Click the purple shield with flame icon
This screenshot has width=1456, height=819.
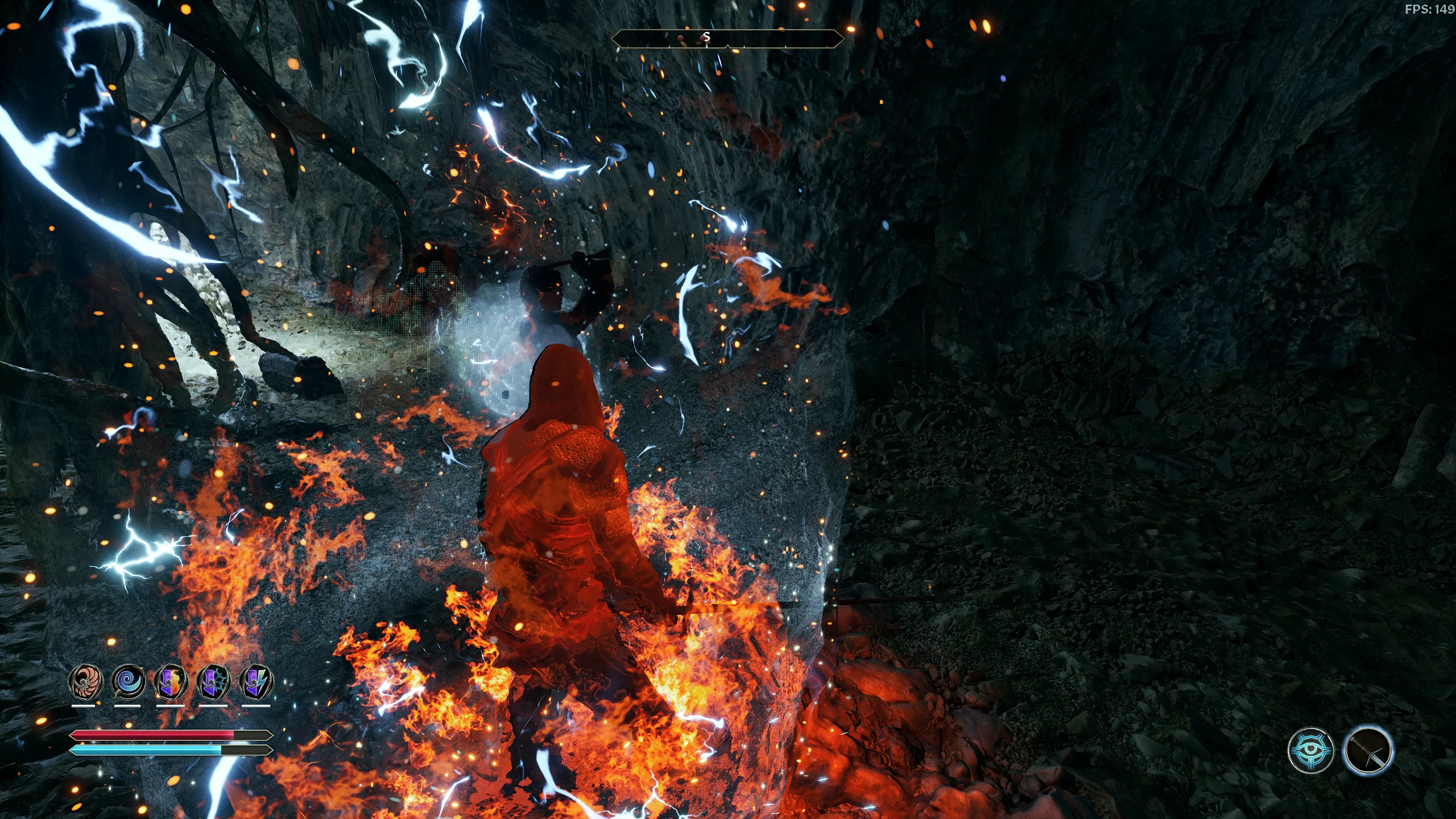(171, 682)
